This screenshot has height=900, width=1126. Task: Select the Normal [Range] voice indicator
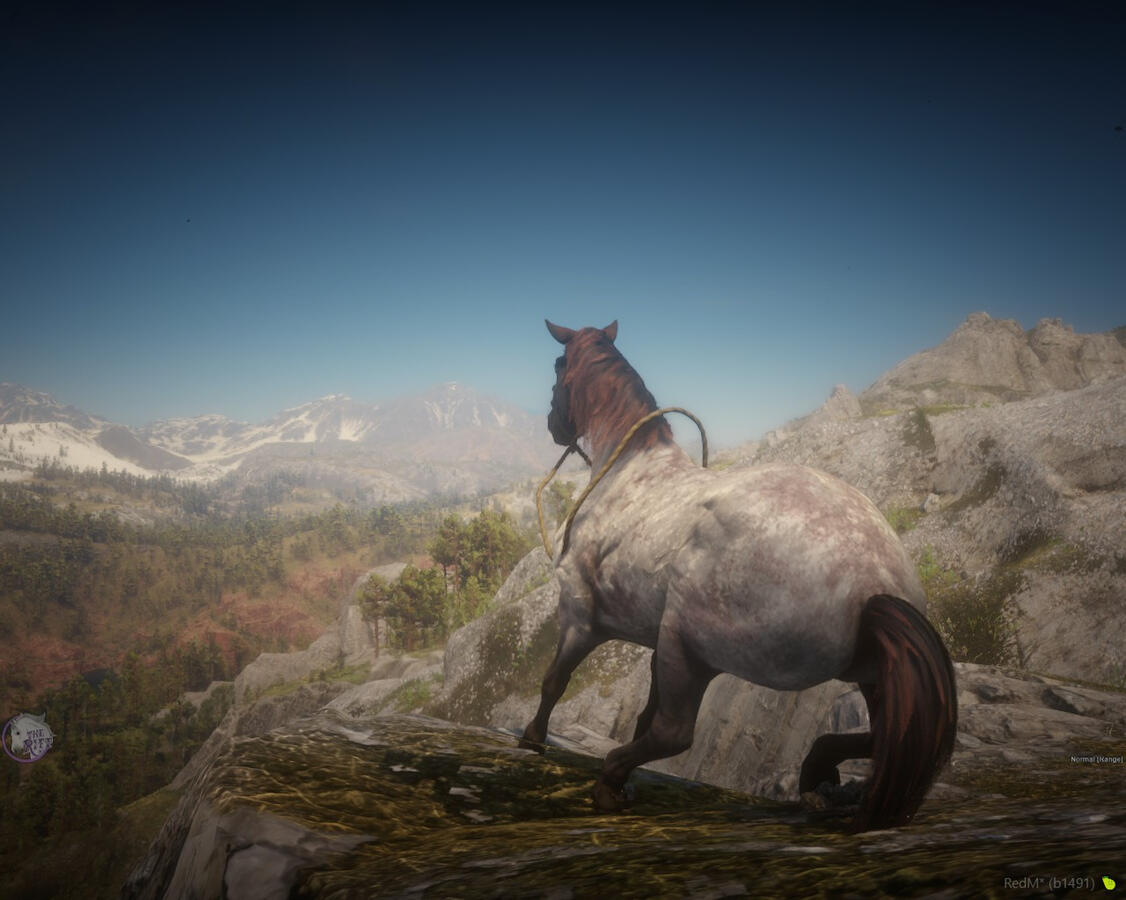(1096, 759)
